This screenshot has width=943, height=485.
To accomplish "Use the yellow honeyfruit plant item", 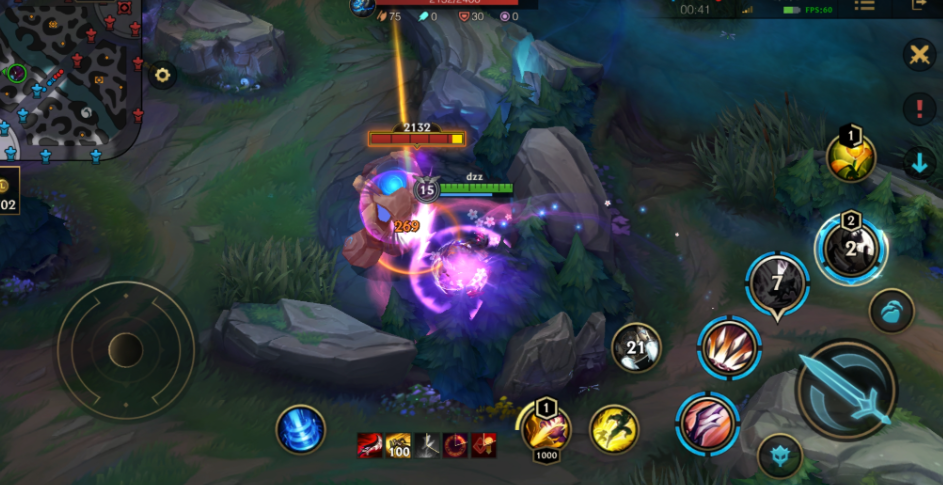I will [851, 156].
